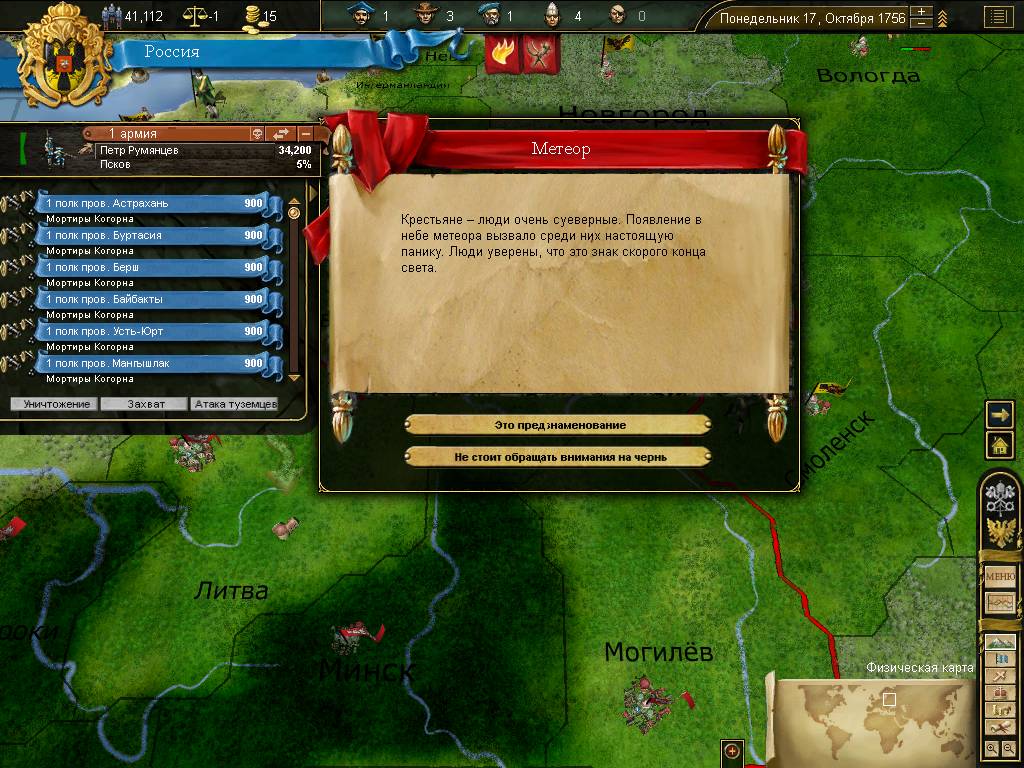Select the Буртасия regiment row
The height and width of the screenshot is (768, 1024).
pos(152,235)
